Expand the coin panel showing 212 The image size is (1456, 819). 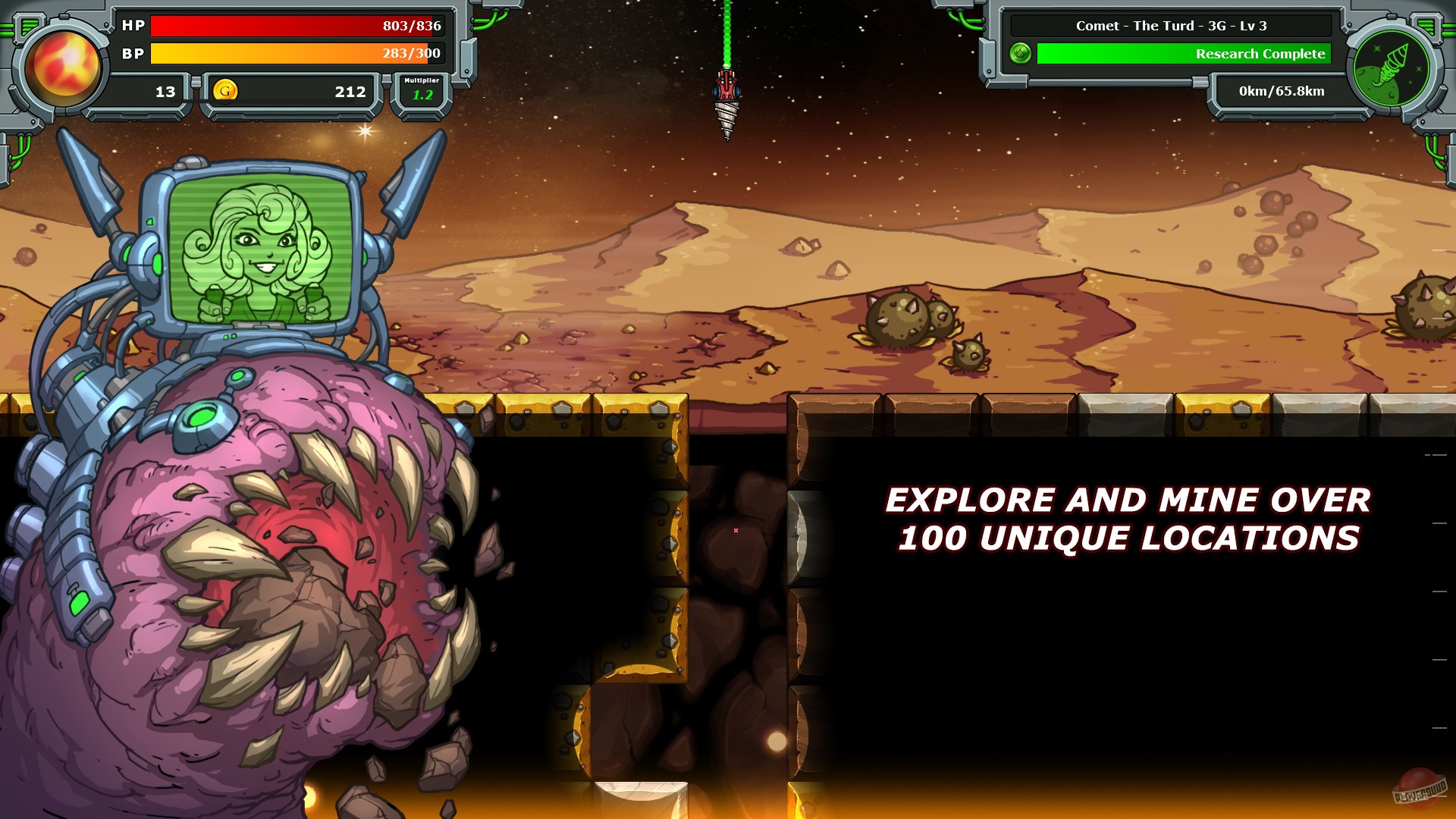click(x=292, y=91)
